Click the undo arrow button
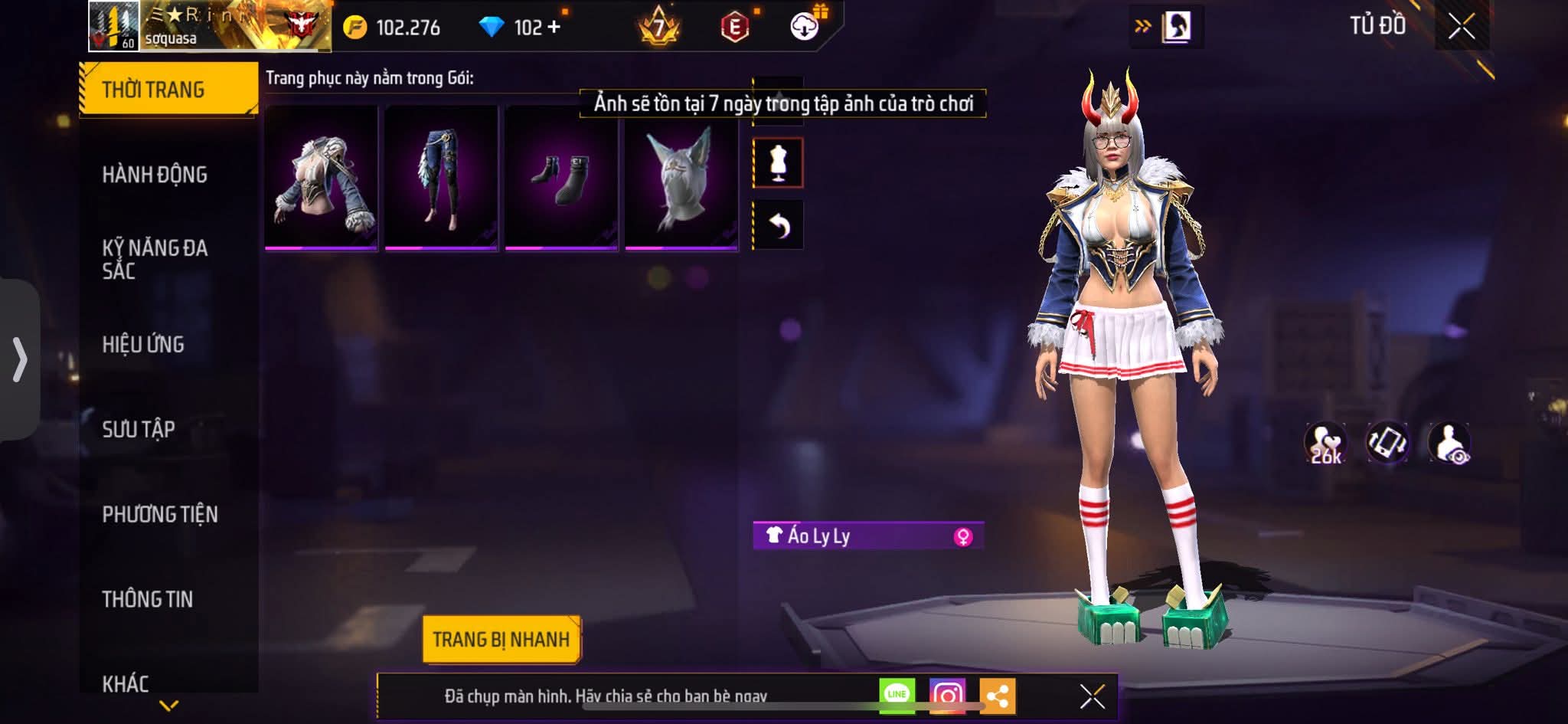The width and height of the screenshot is (1568, 724). tap(779, 225)
